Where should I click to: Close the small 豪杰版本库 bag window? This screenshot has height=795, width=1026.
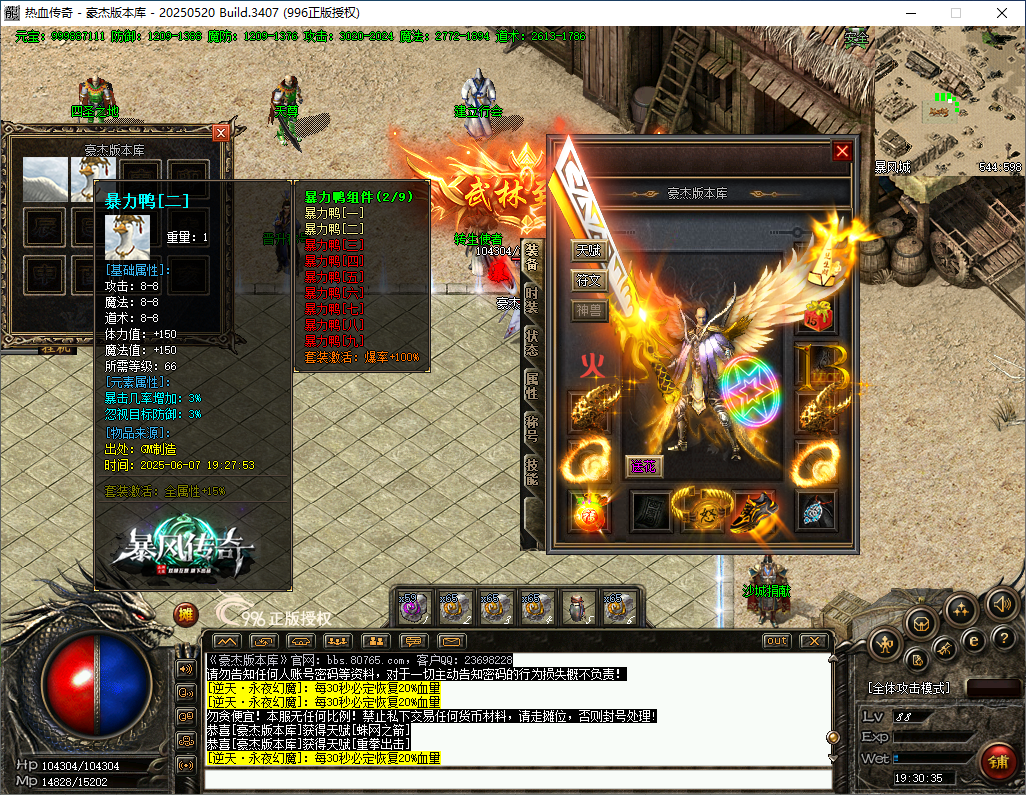click(221, 132)
